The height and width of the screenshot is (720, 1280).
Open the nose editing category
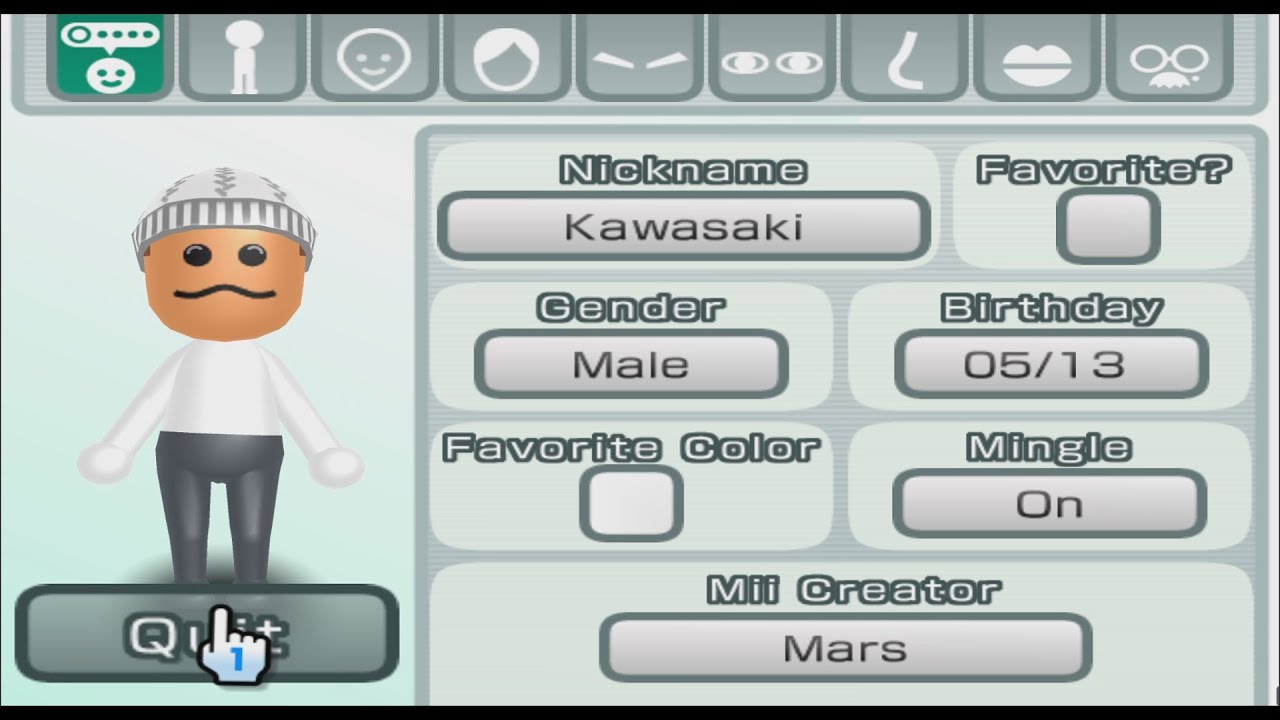coord(904,55)
